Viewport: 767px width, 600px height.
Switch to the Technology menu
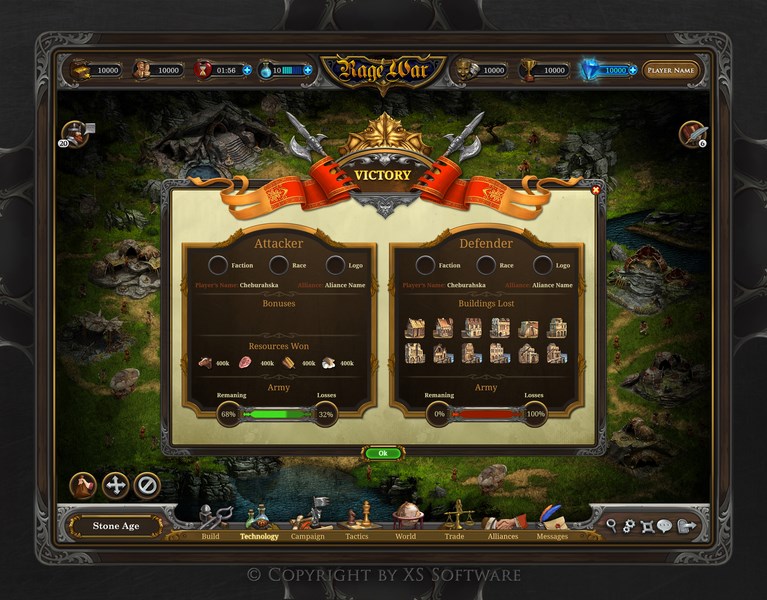[259, 521]
